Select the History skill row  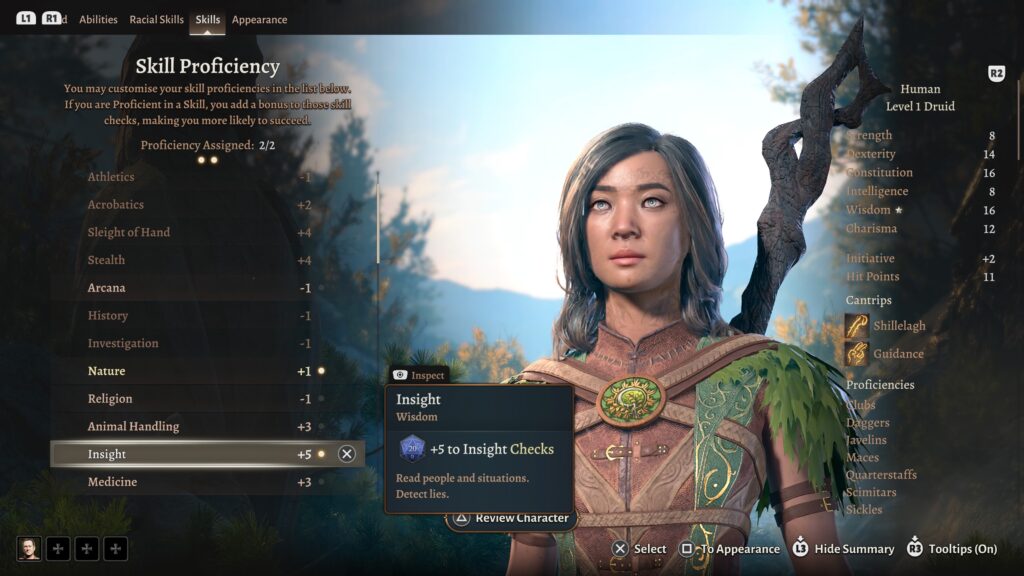point(200,316)
